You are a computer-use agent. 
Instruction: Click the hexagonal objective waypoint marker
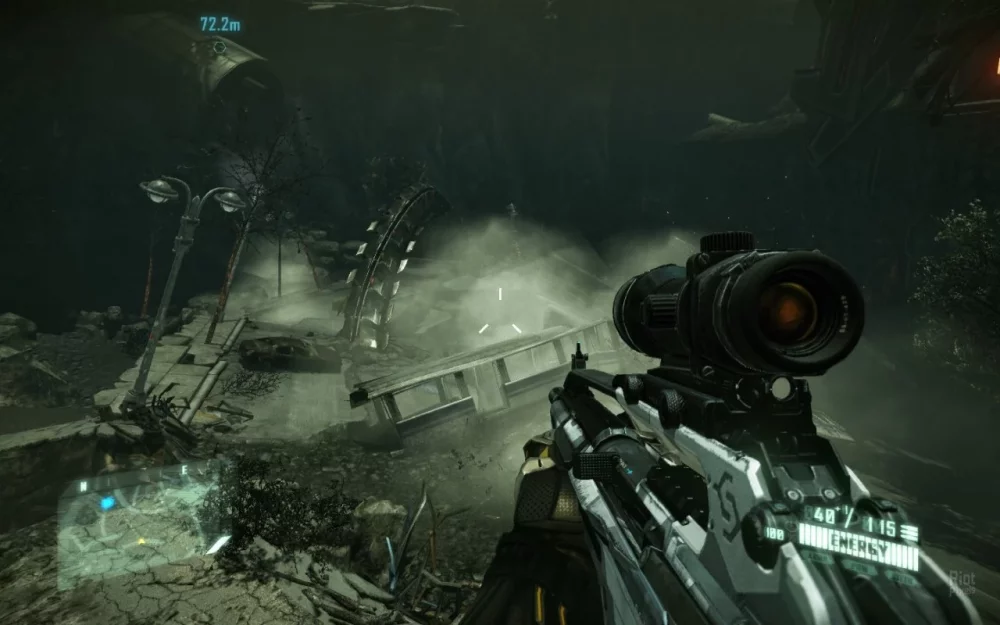pos(219,47)
